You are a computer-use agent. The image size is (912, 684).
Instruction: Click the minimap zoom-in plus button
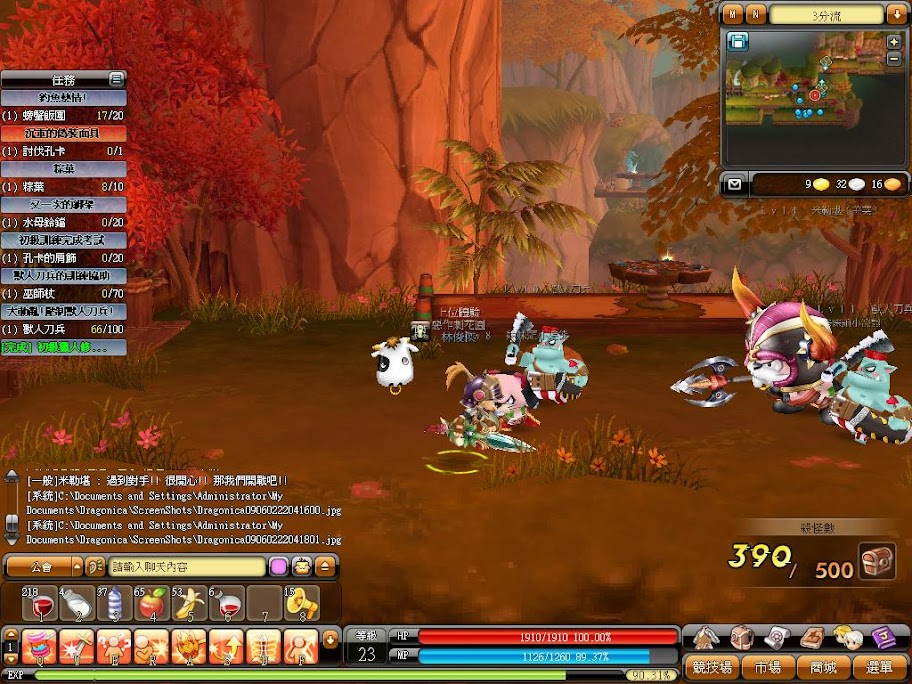tap(893, 42)
